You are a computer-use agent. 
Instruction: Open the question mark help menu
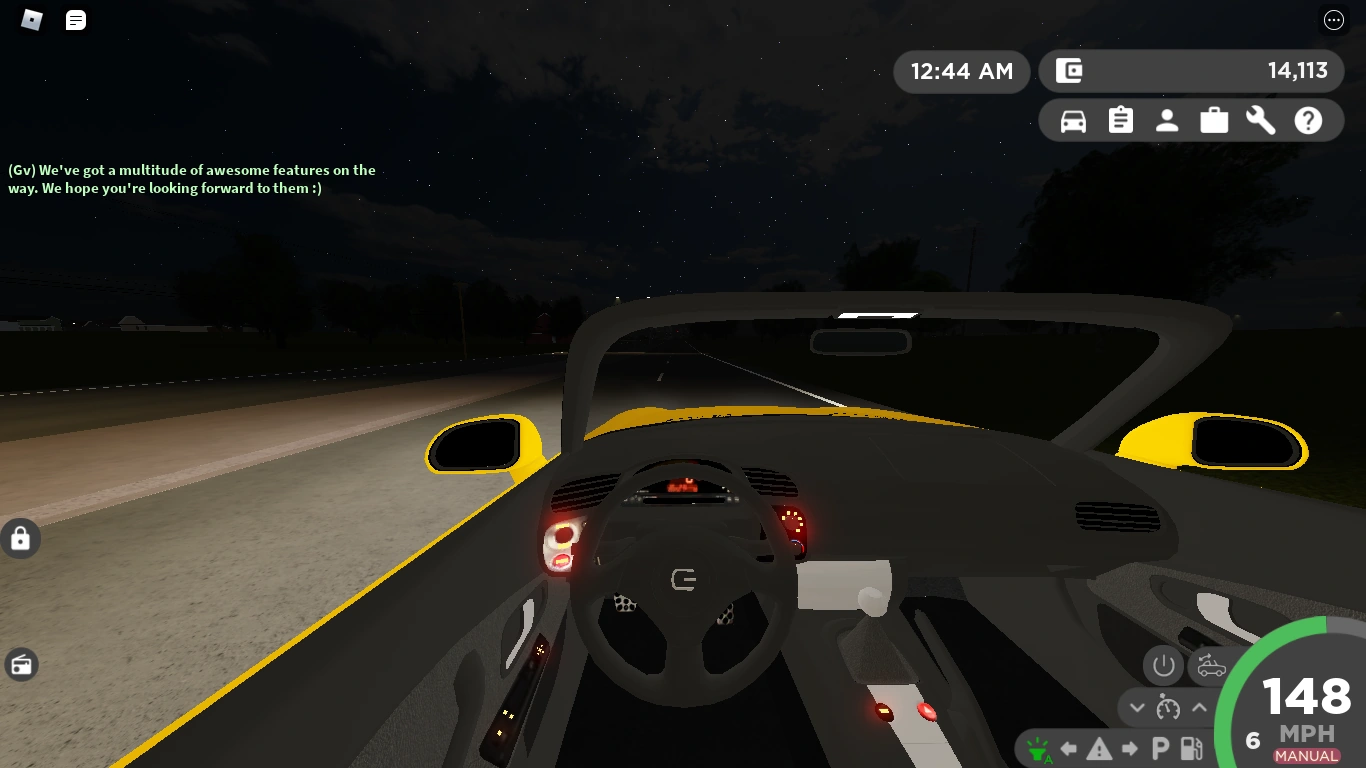click(1308, 119)
